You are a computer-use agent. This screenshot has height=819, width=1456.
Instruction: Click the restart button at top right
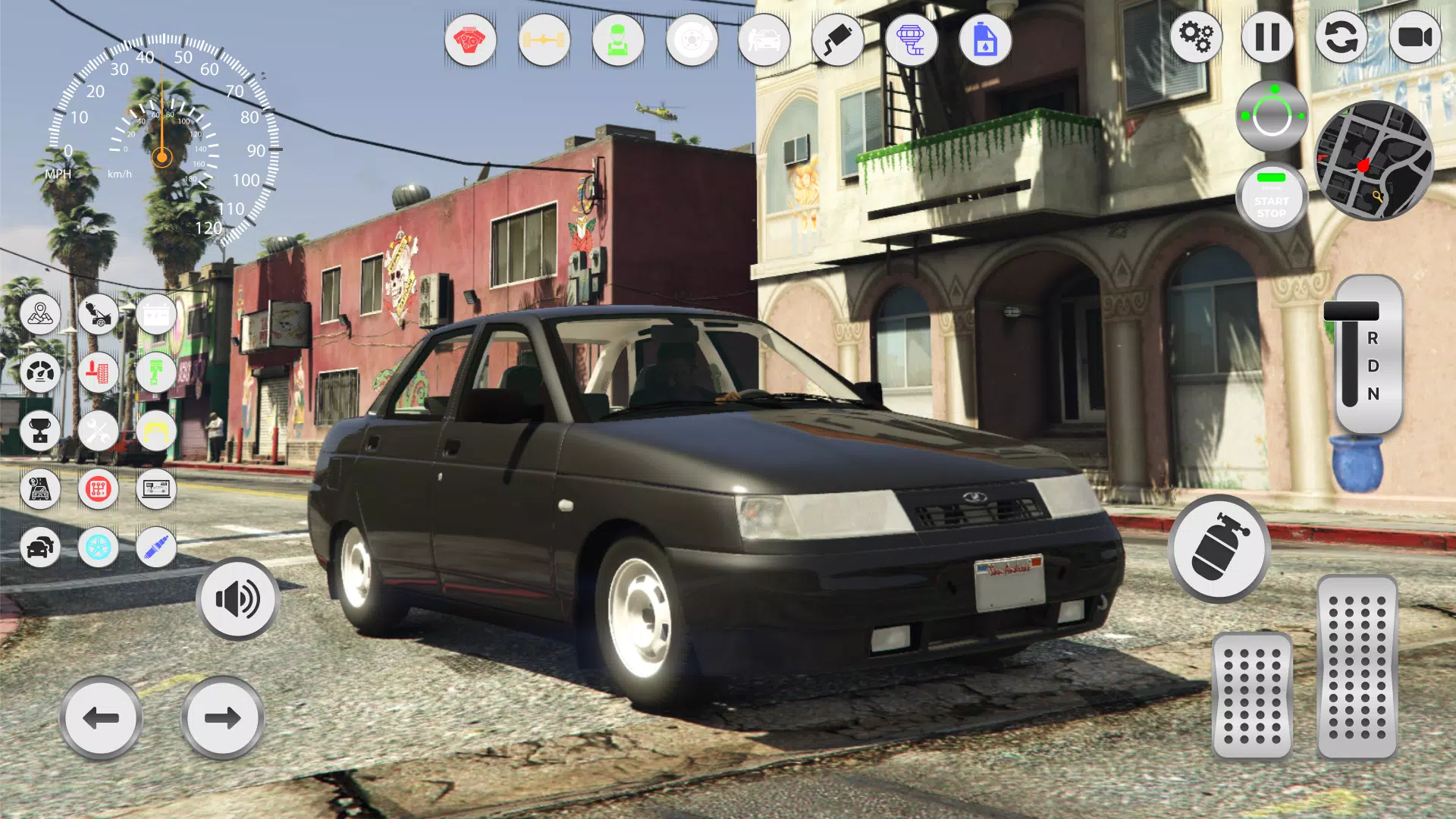(1341, 37)
